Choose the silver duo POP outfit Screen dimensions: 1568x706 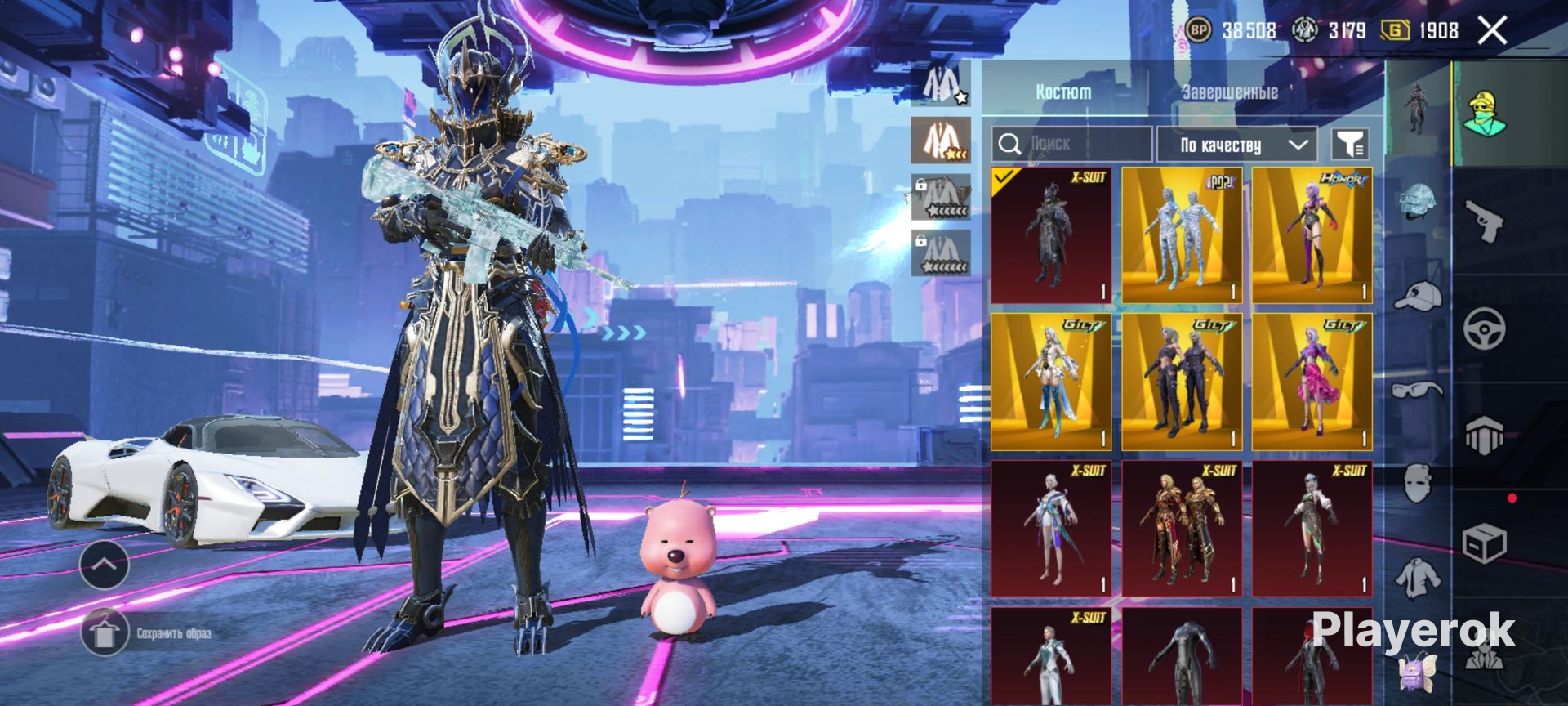point(1182,235)
